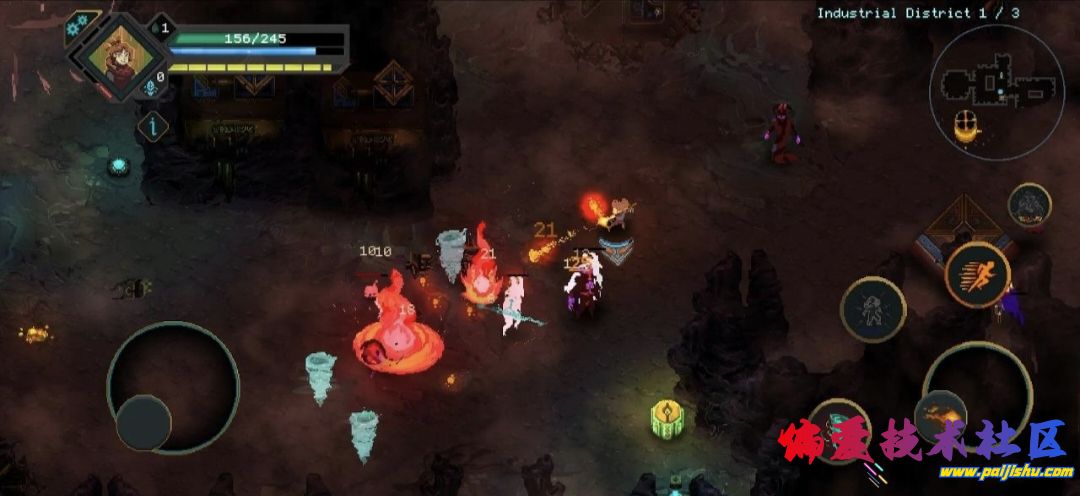Activate the running figure dash ability
The height and width of the screenshot is (496, 1080).
977,273
